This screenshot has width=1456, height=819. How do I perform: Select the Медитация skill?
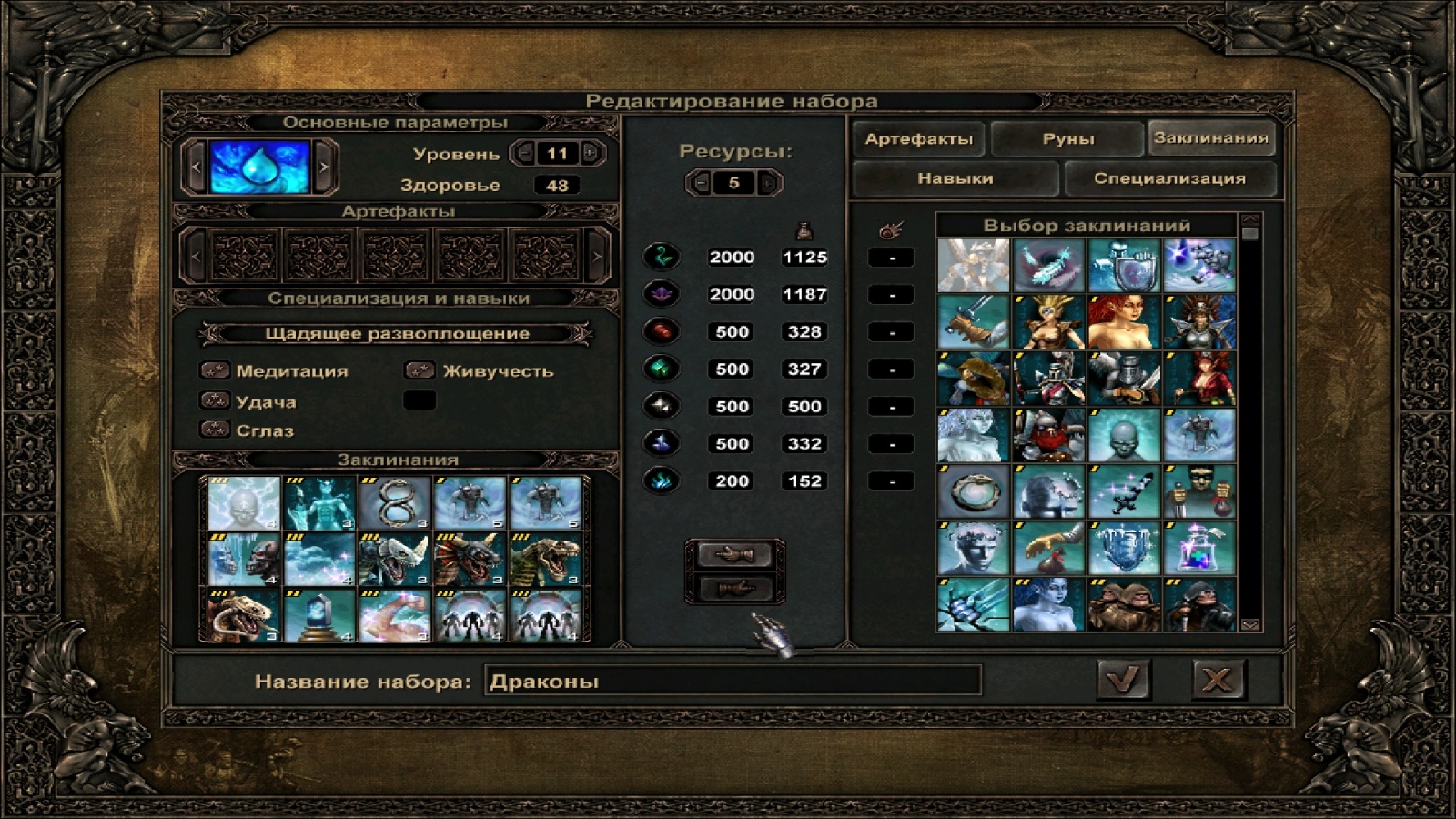[x=291, y=371]
